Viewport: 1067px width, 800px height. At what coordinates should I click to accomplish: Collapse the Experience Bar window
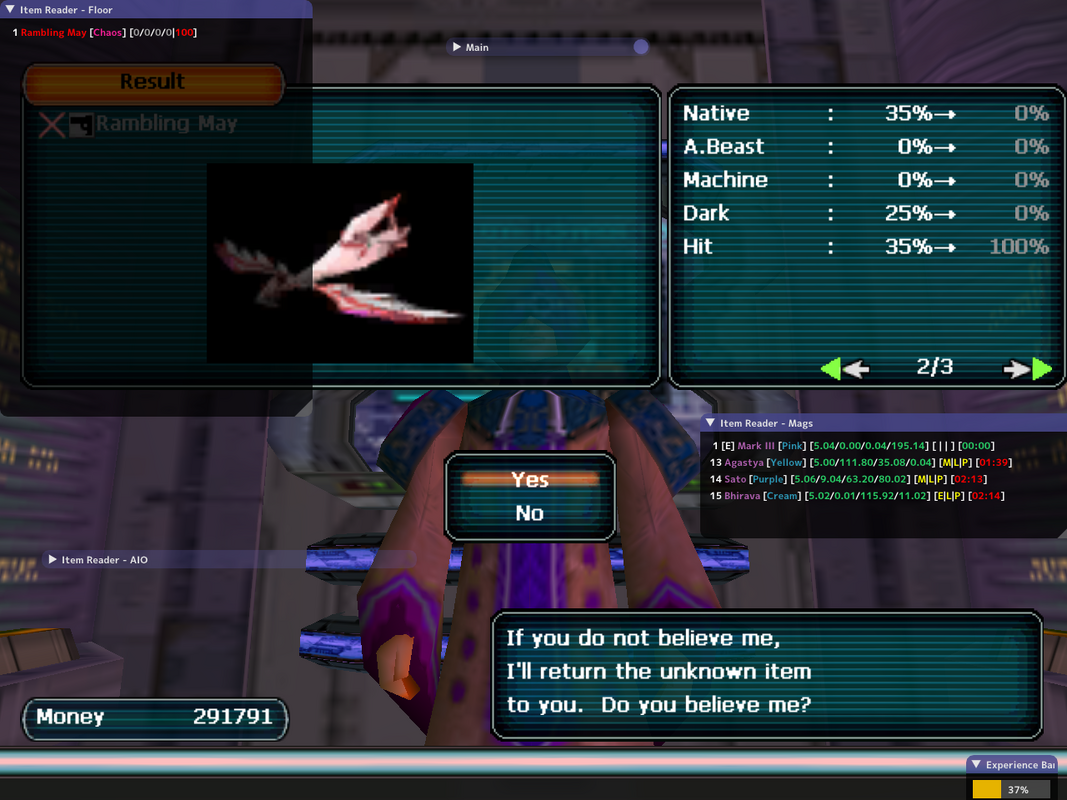click(x=976, y=764)
